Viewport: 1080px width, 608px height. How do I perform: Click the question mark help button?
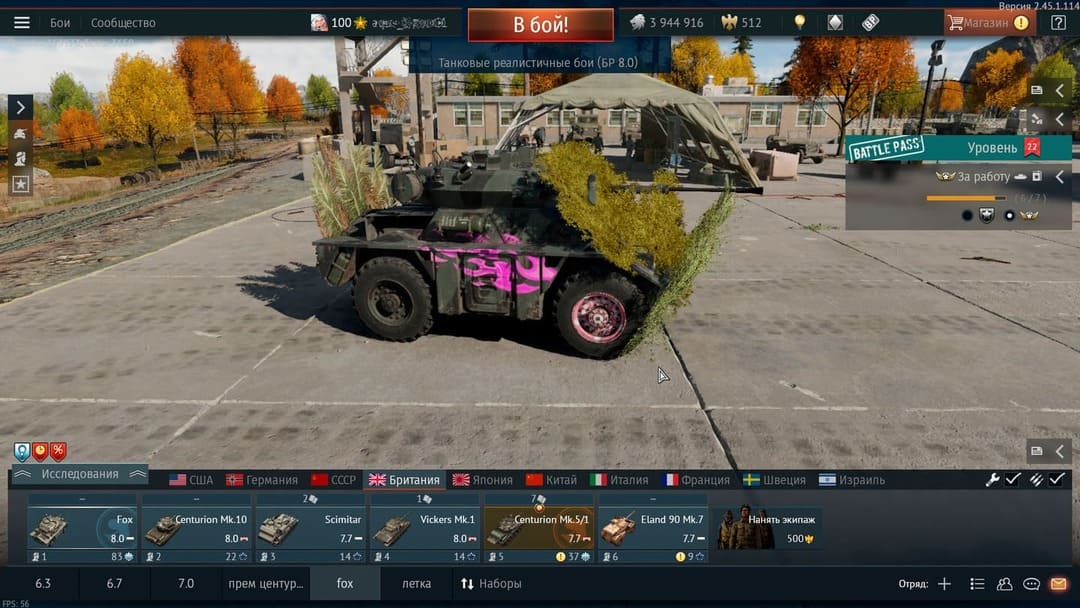coord(1058,22)
